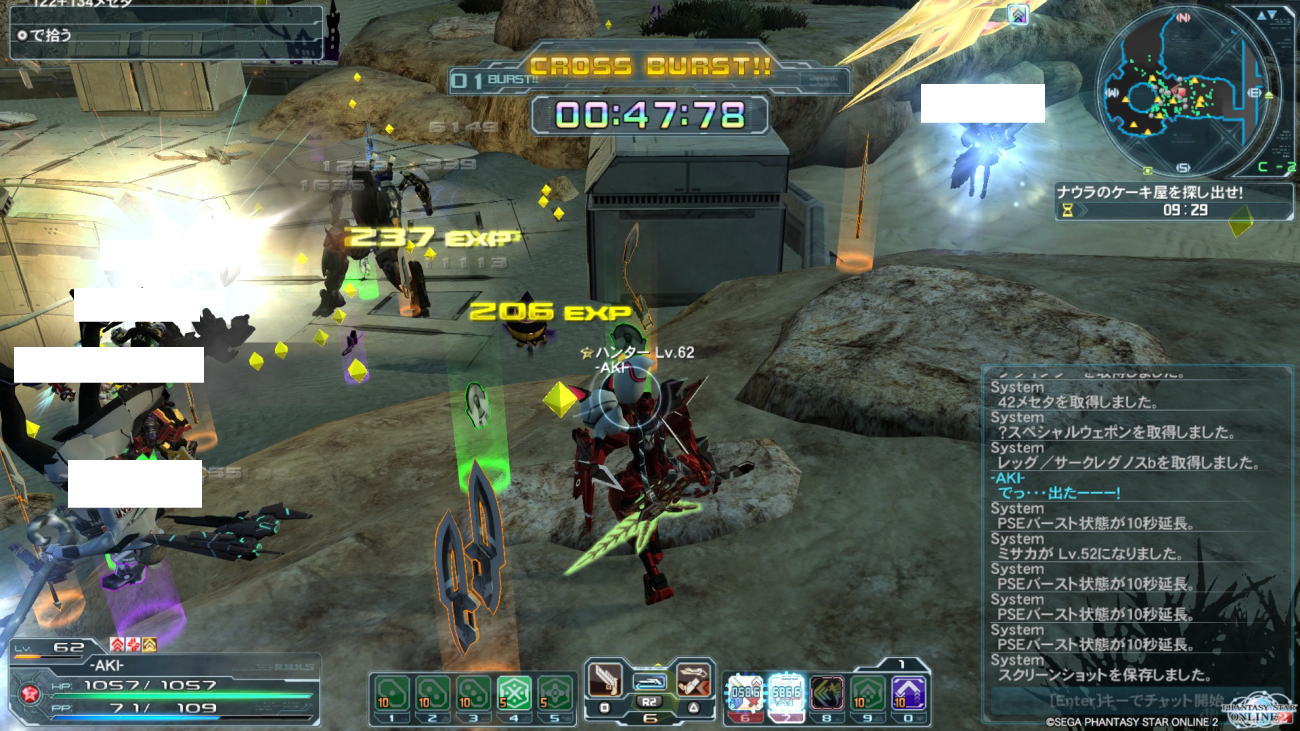The image size is (1300, 731).
Task: Switch weapon via the center palette icon
Action: tap(649, 682)
